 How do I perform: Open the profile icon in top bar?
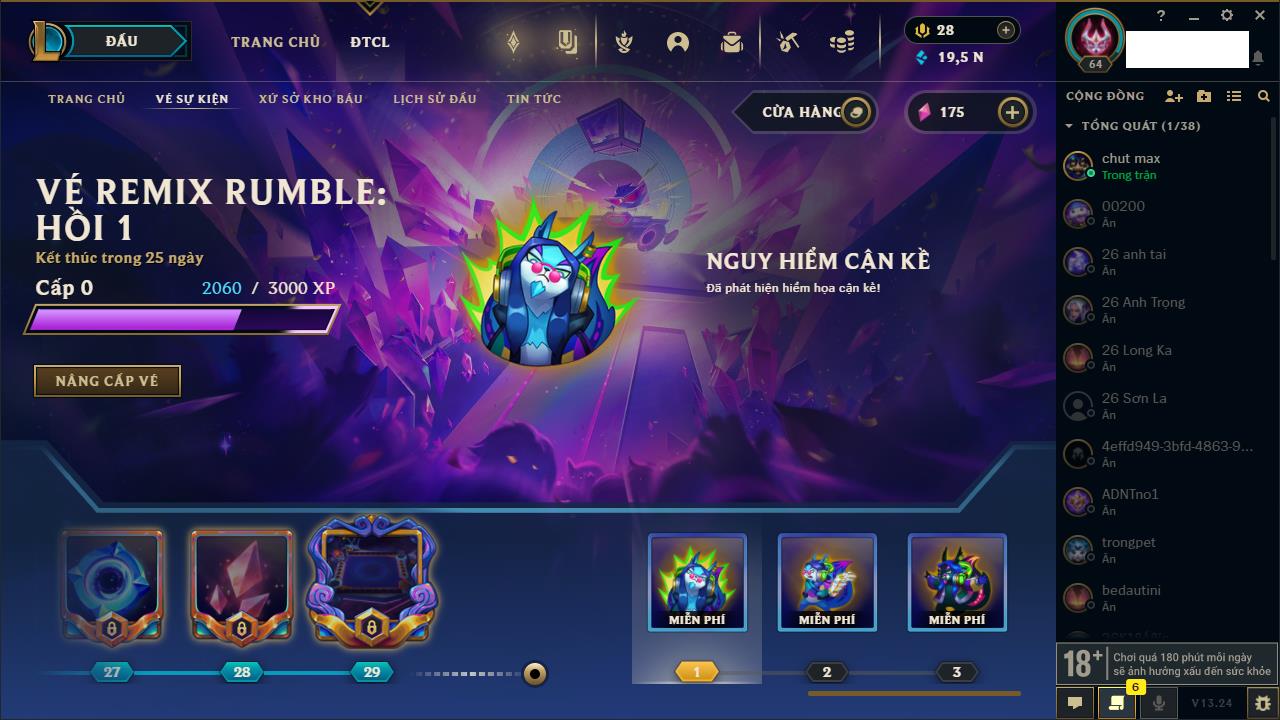point(678,42)
